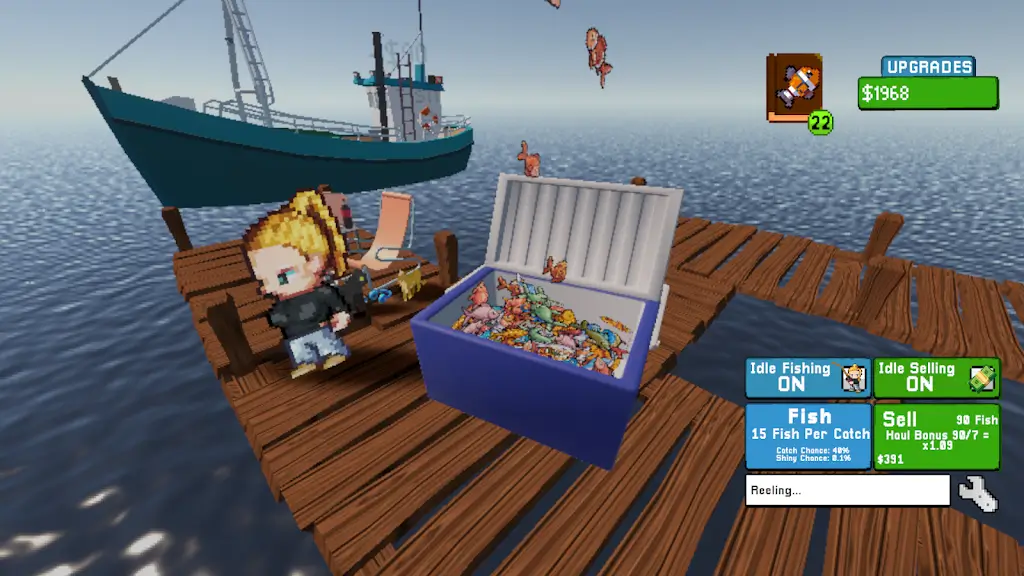Open settings with the wrench icon
1024x576 pixels.
[977, 493]
